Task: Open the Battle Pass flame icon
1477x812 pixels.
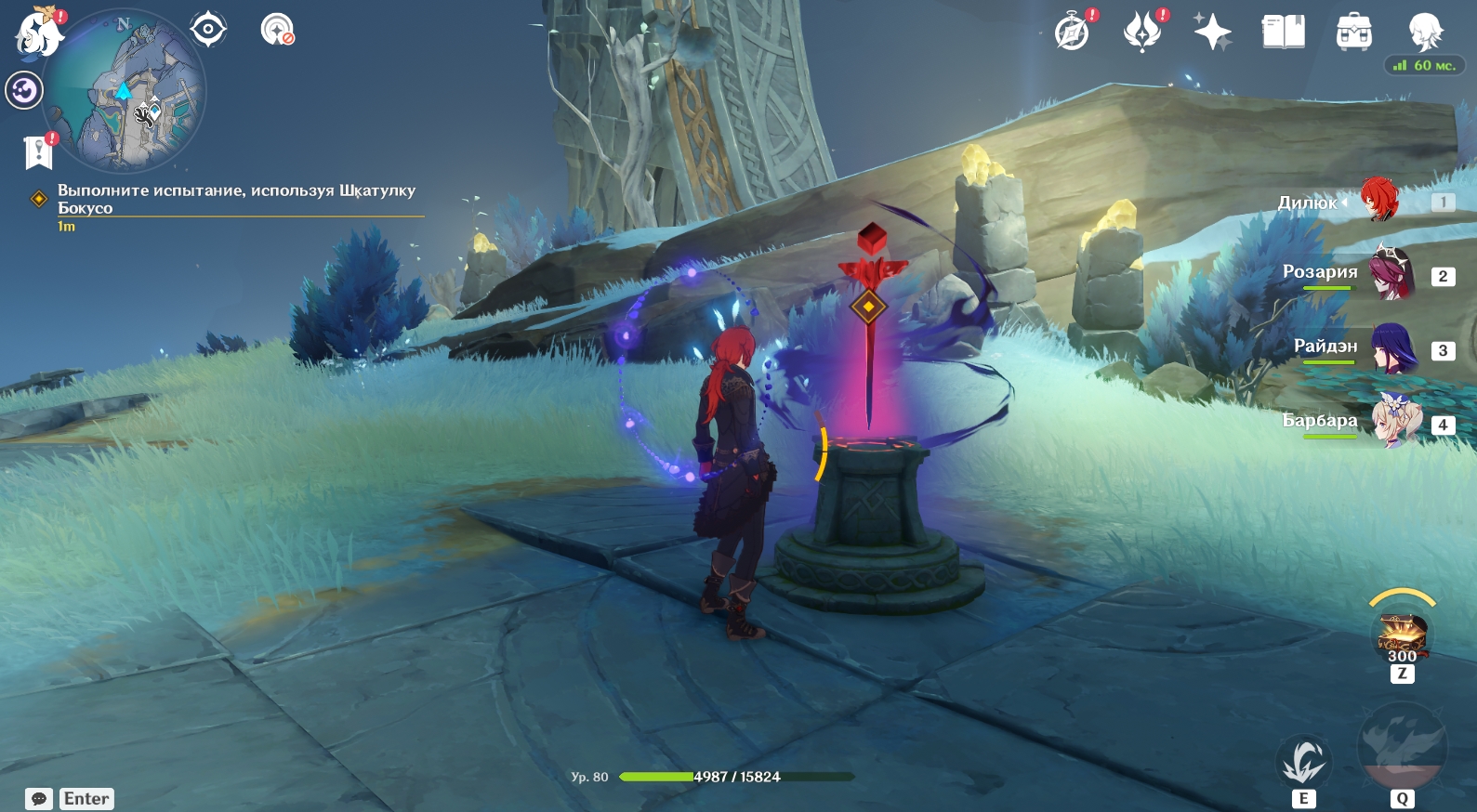Action: (x=1142, y=32)
